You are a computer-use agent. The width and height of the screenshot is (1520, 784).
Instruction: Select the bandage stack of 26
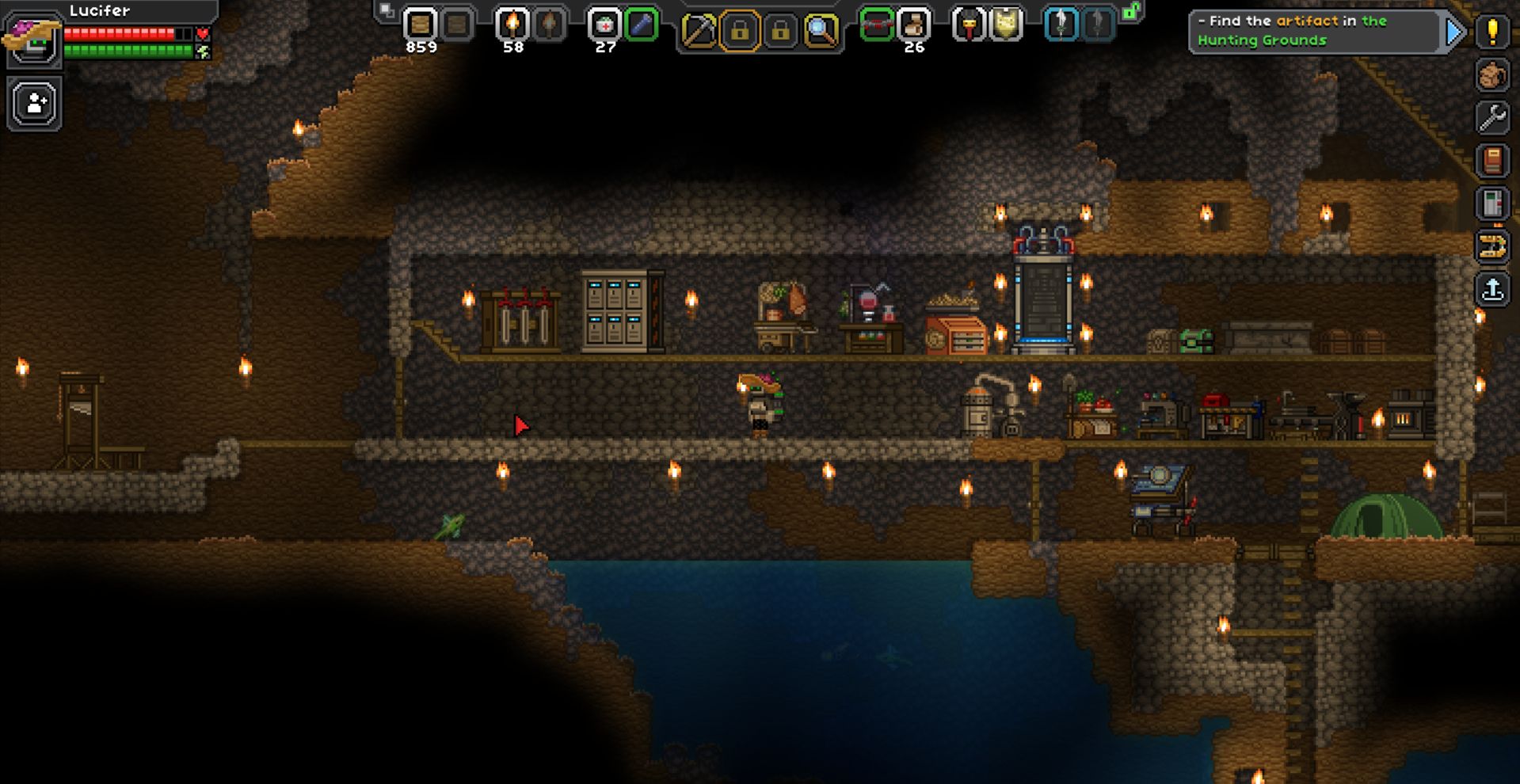tap(913, 25)
